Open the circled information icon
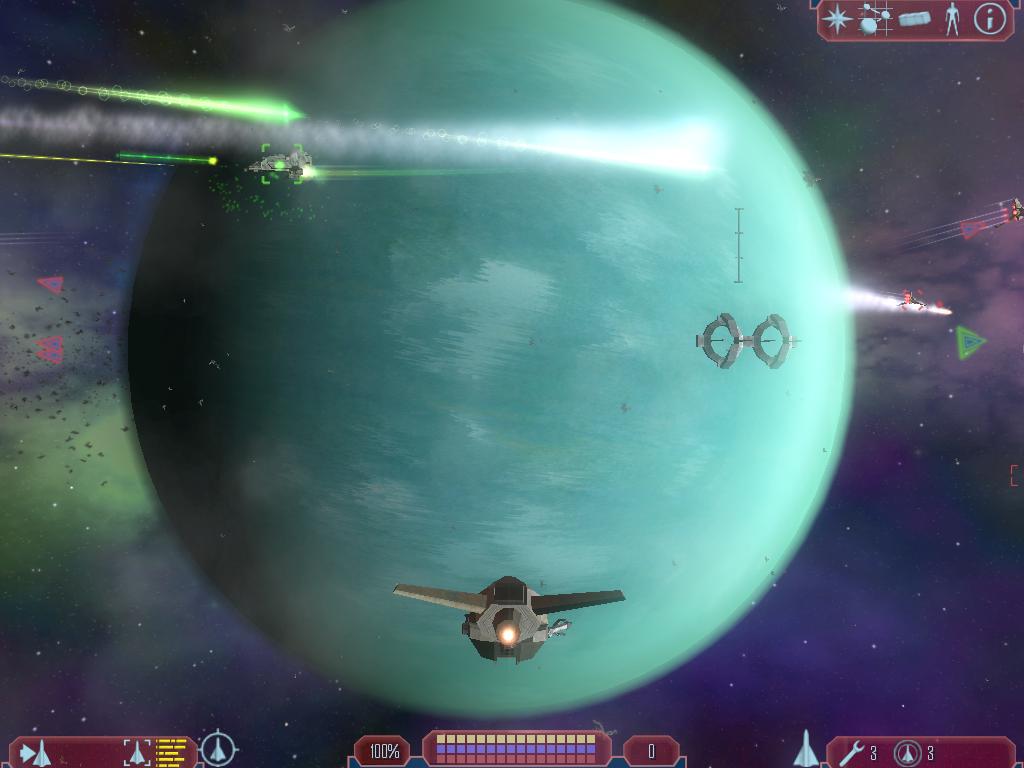Image resolution: width=1024 pixels, height=768 pixels. (990, 19)
